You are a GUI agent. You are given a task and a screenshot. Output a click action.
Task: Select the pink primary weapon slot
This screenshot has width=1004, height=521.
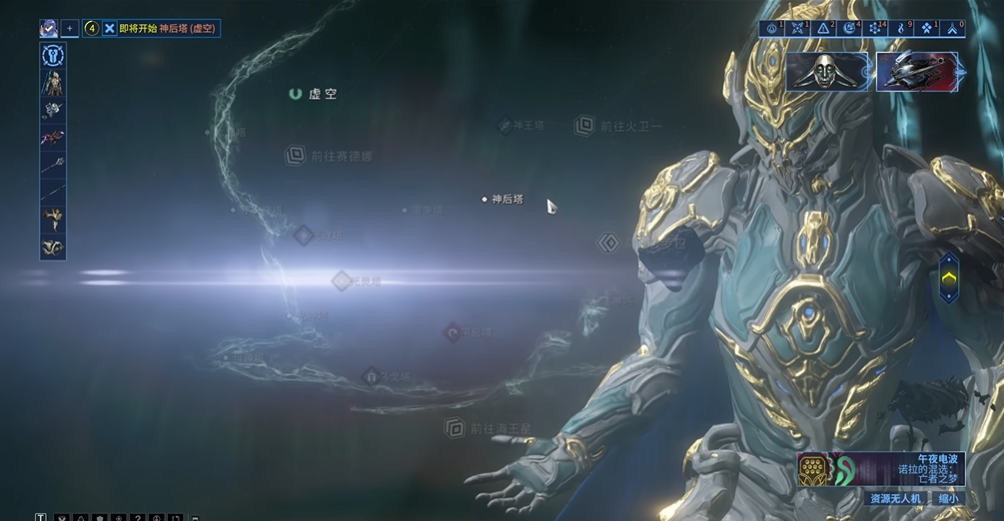point(53,137)
